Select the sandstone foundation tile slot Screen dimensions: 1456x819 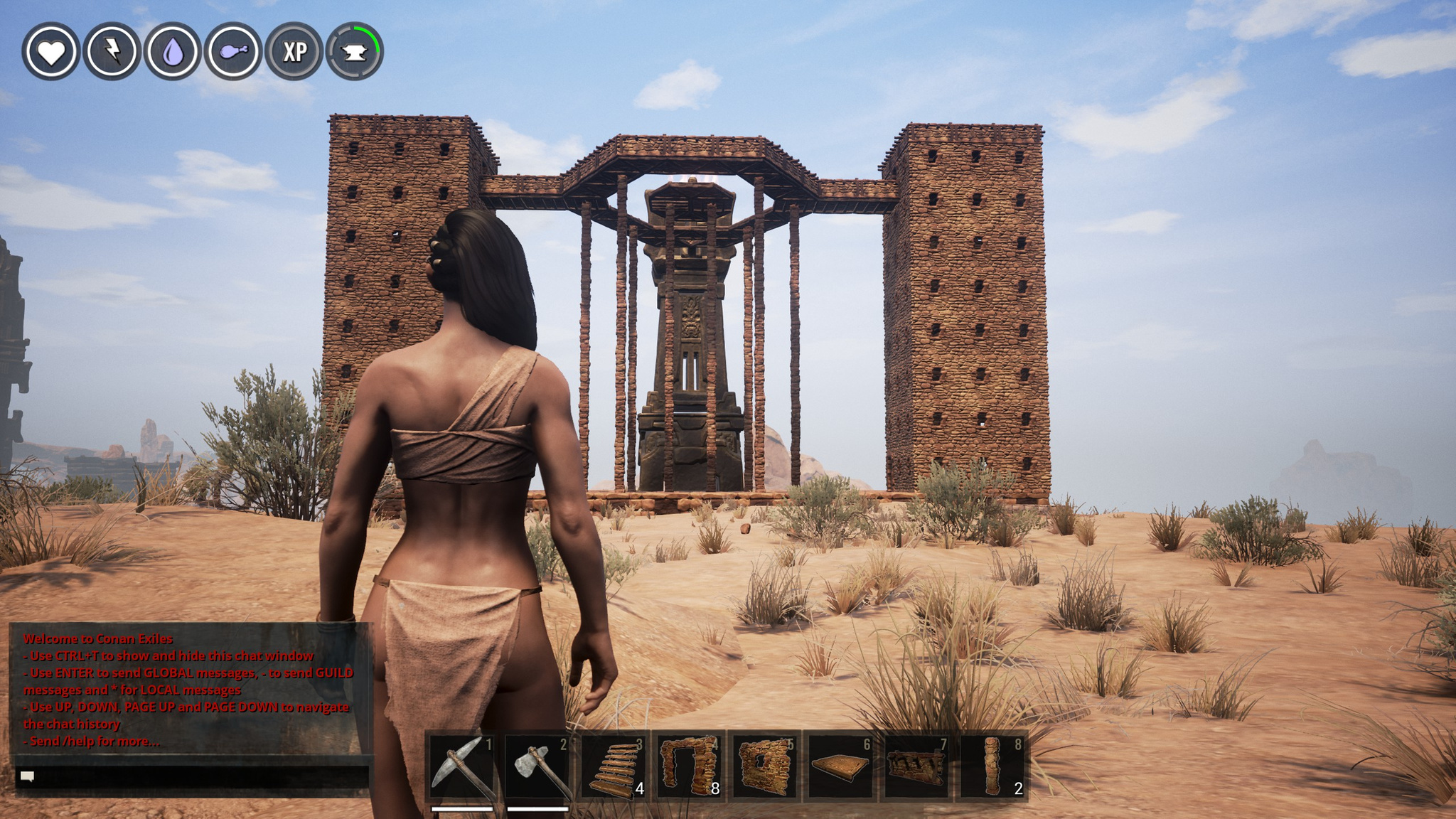click(x=841, y=766)
